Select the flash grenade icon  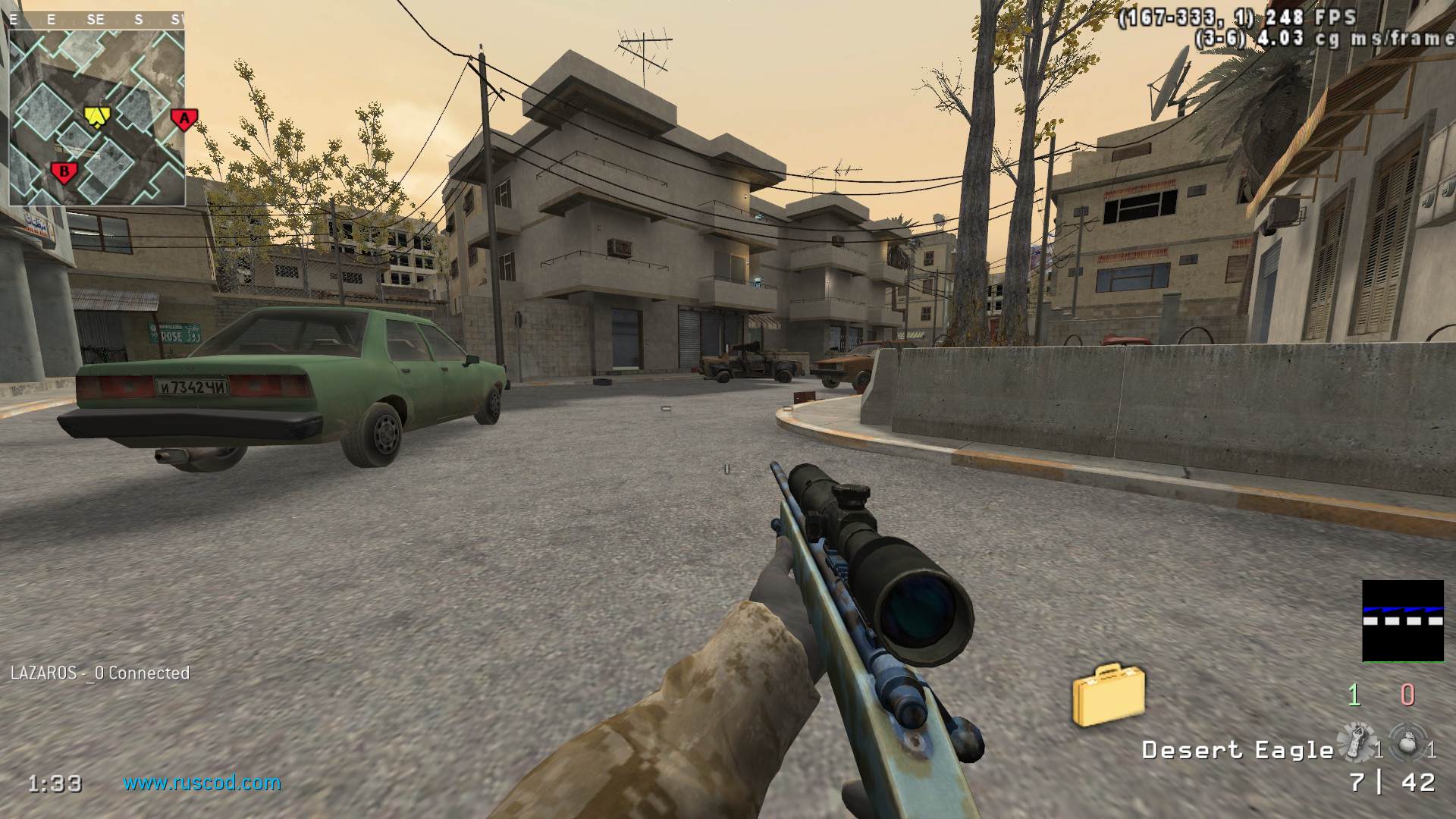(x=1356, y=742)
